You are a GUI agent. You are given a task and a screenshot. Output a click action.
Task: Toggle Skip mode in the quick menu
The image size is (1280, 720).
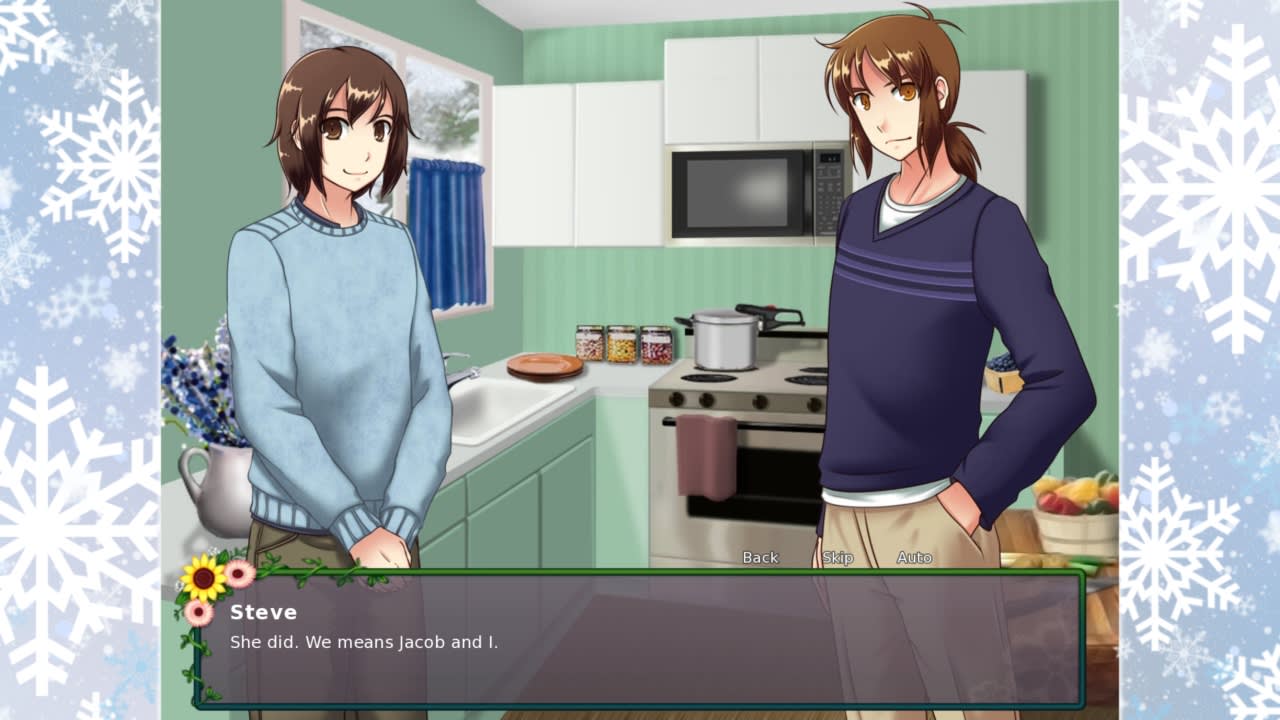838,557
